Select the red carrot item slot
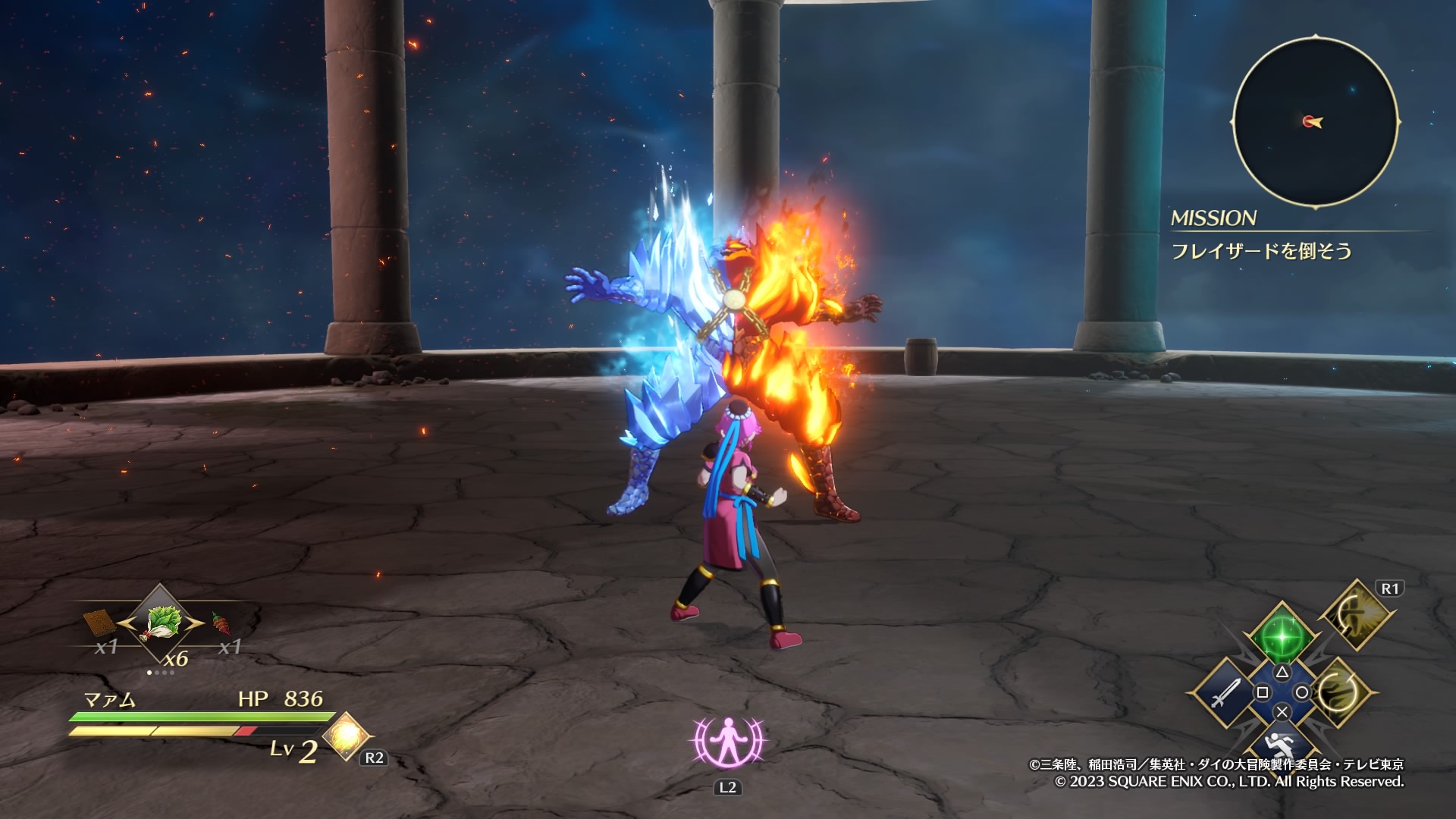Viewport: 1456px width, 819px height. click(x=220, y=623)
